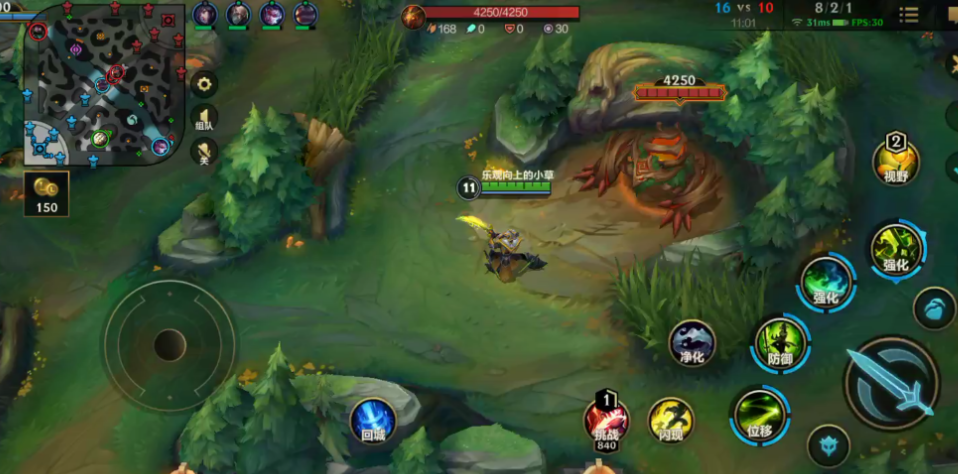
Task: Open the scoreboard list icon
Action: [x=908, y=14]
